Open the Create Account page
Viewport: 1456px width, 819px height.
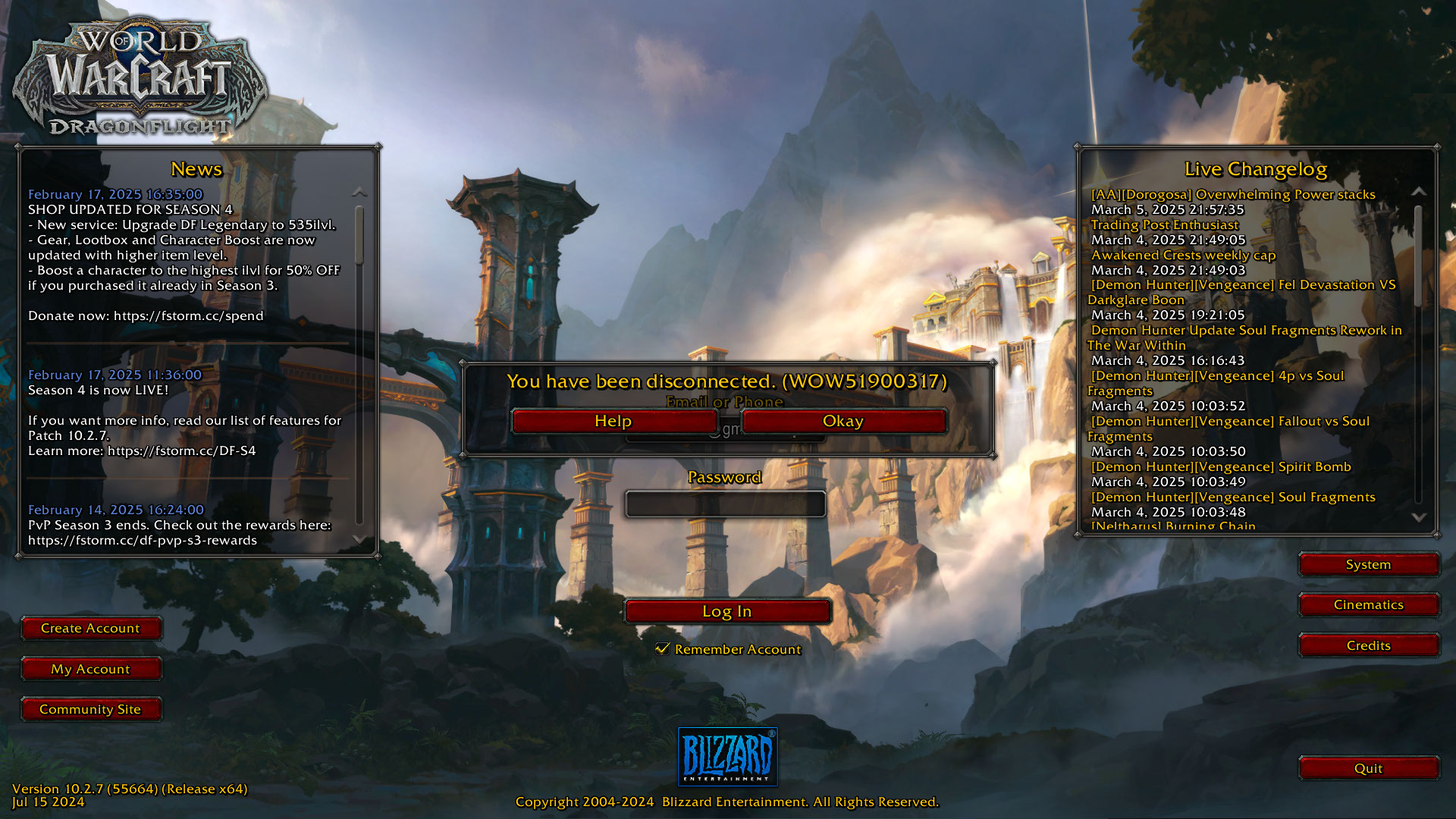point(90,628)
